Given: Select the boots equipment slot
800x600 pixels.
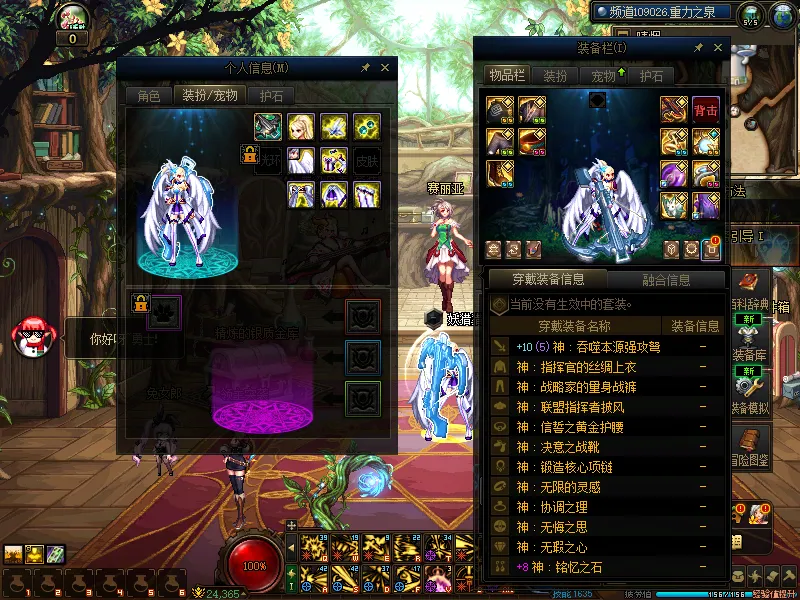Looking at the screenshot, I should pyautogui.click(x=500, y=173).
